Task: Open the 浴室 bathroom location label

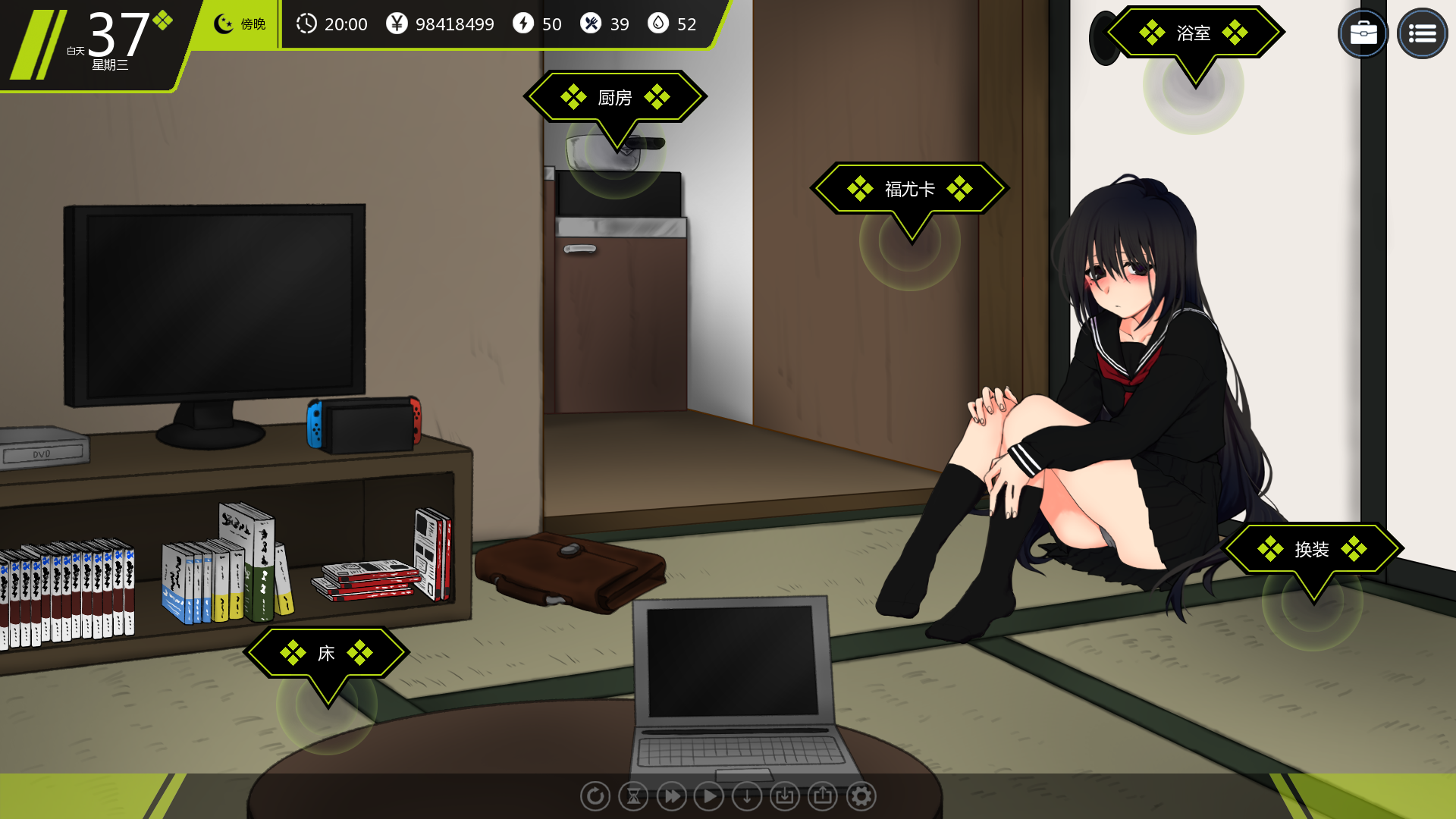Action: click(x=1192, y=33)
